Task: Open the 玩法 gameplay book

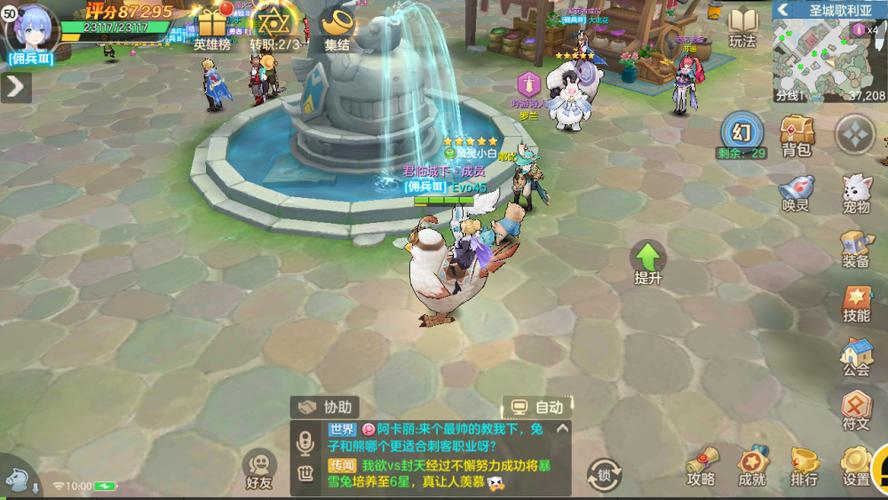Action: point(742,26)
